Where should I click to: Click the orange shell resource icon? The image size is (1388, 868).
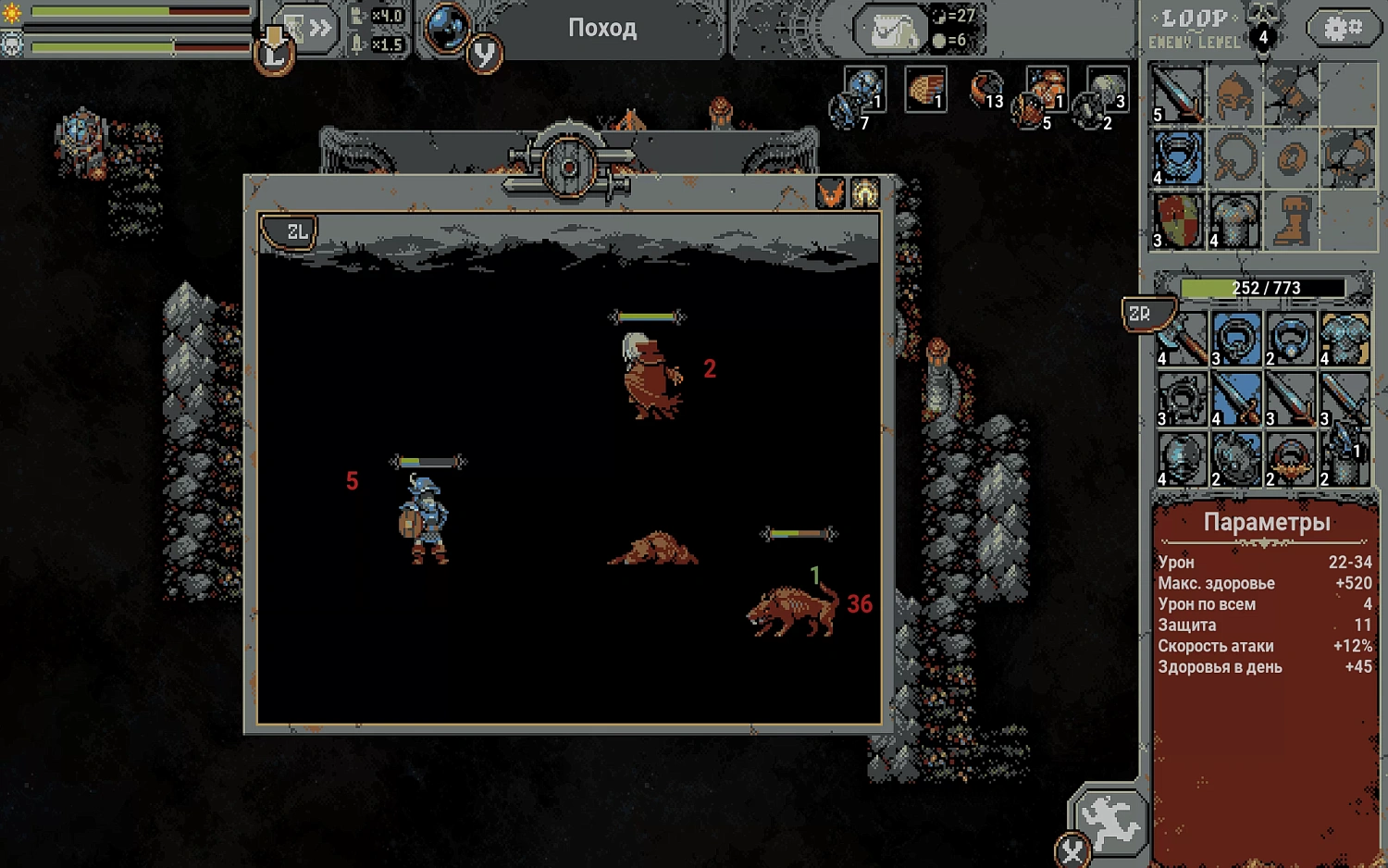pos(924,91)
